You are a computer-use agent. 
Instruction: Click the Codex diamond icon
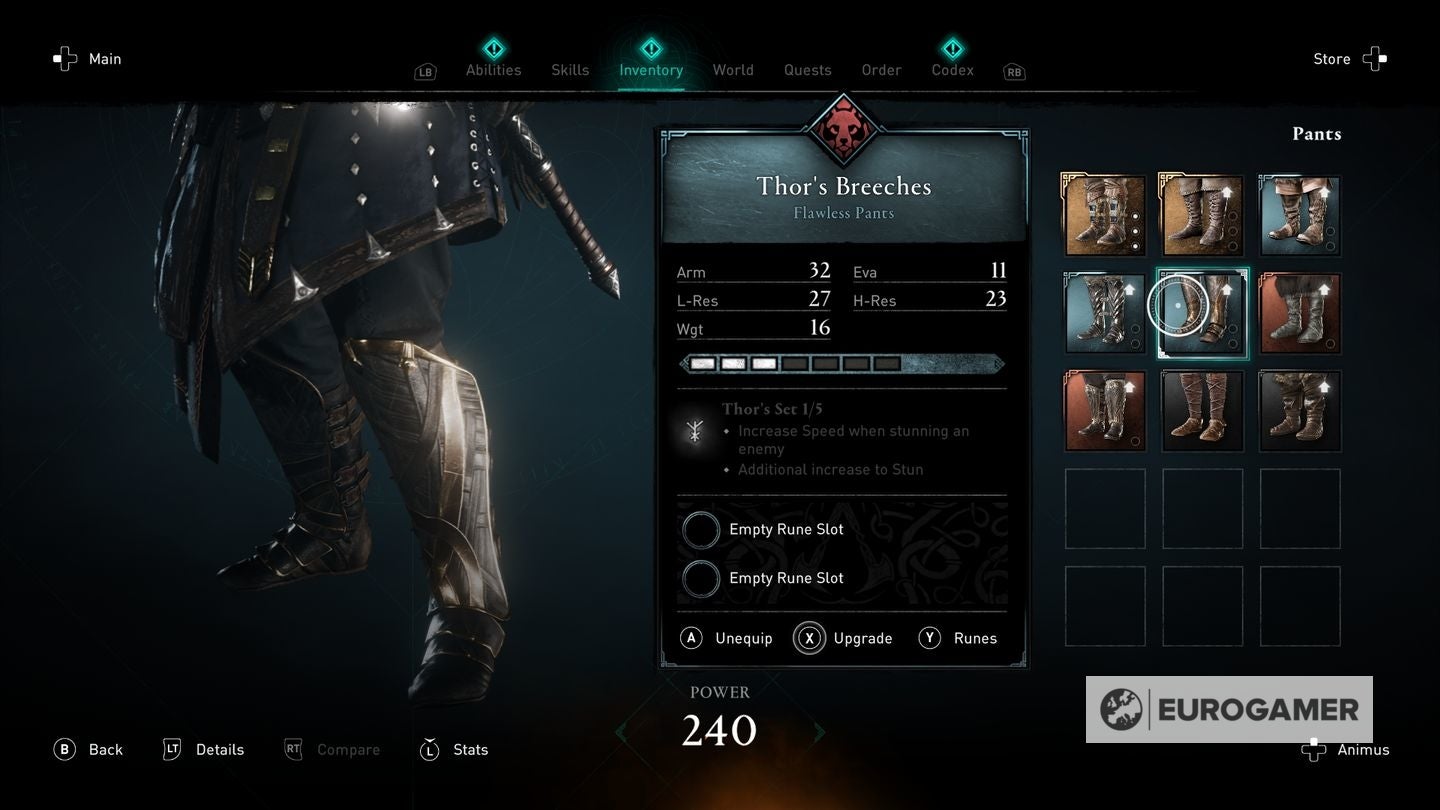(x=951, y=47)
